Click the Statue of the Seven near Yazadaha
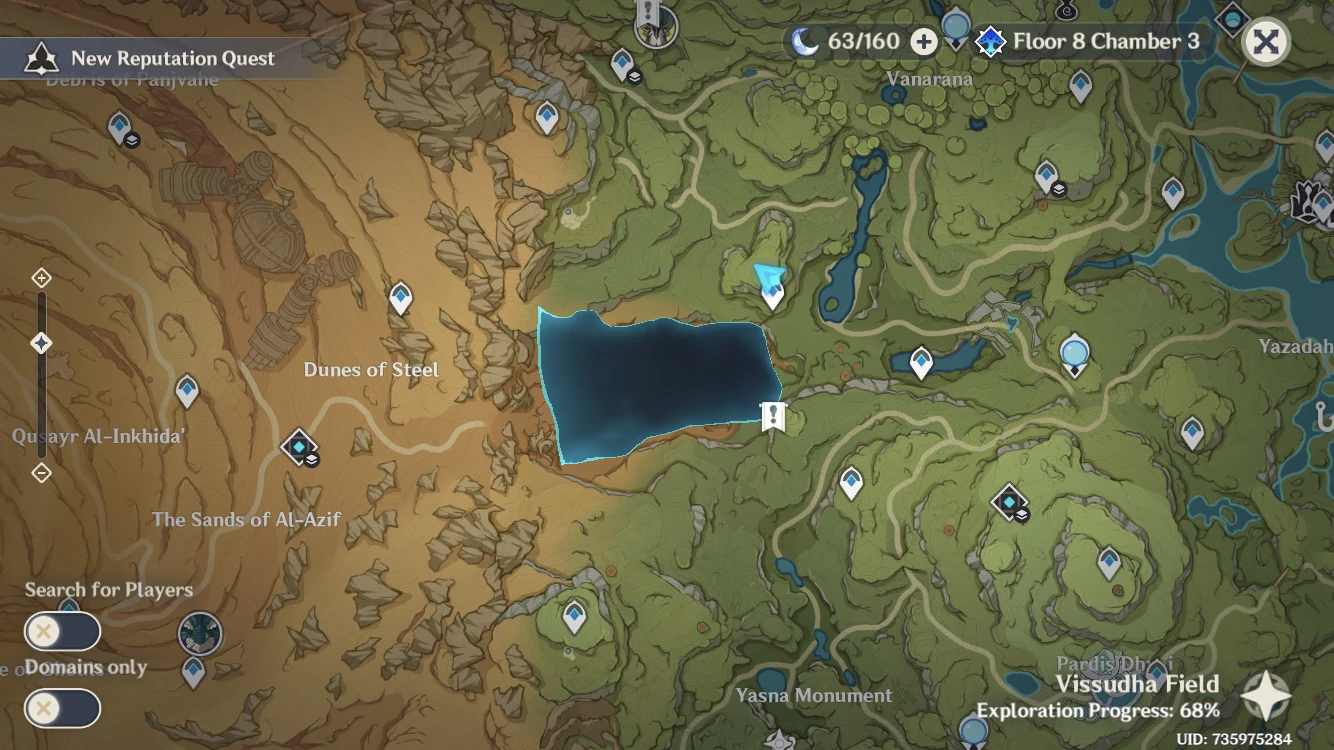 (1073, 353)
